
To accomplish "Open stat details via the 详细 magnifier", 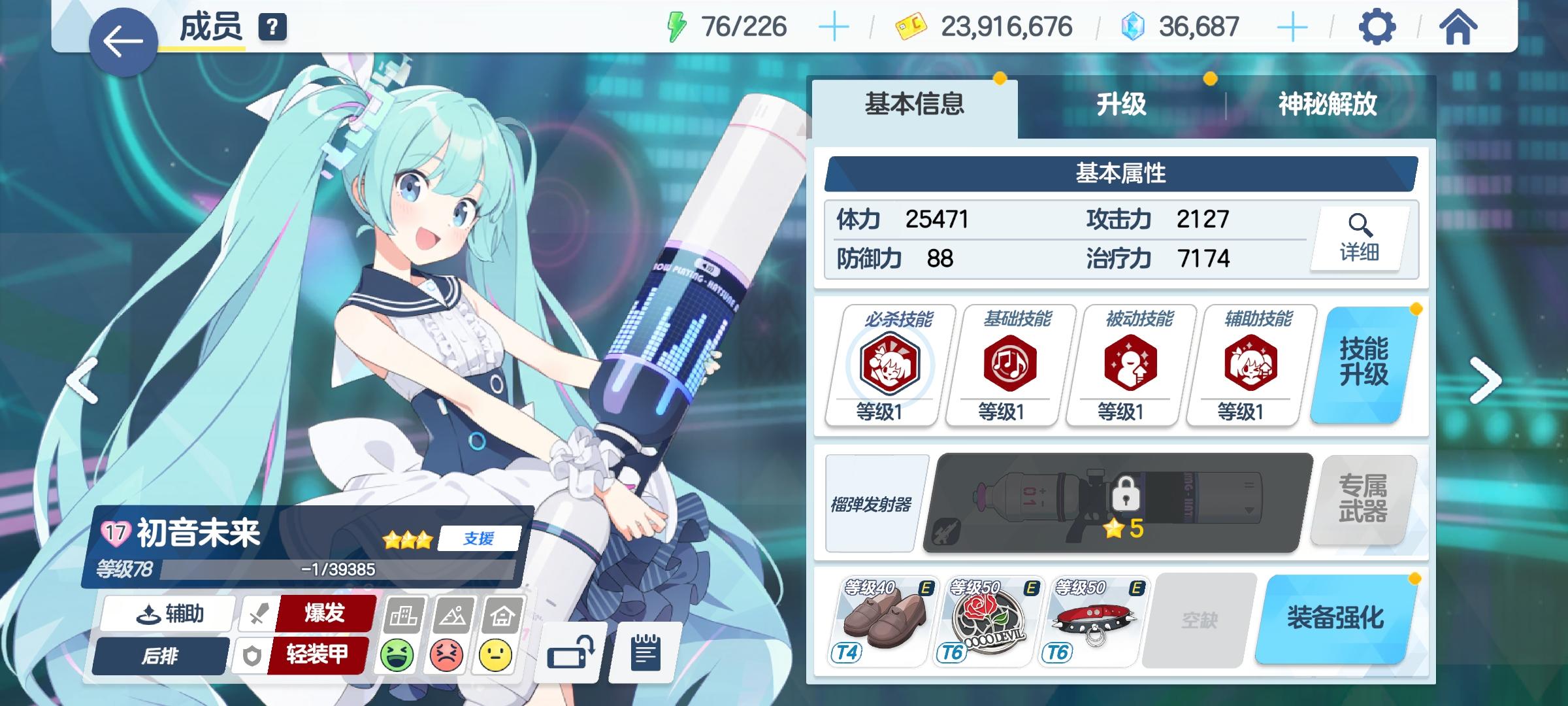I will click(x=1361, y=239).
